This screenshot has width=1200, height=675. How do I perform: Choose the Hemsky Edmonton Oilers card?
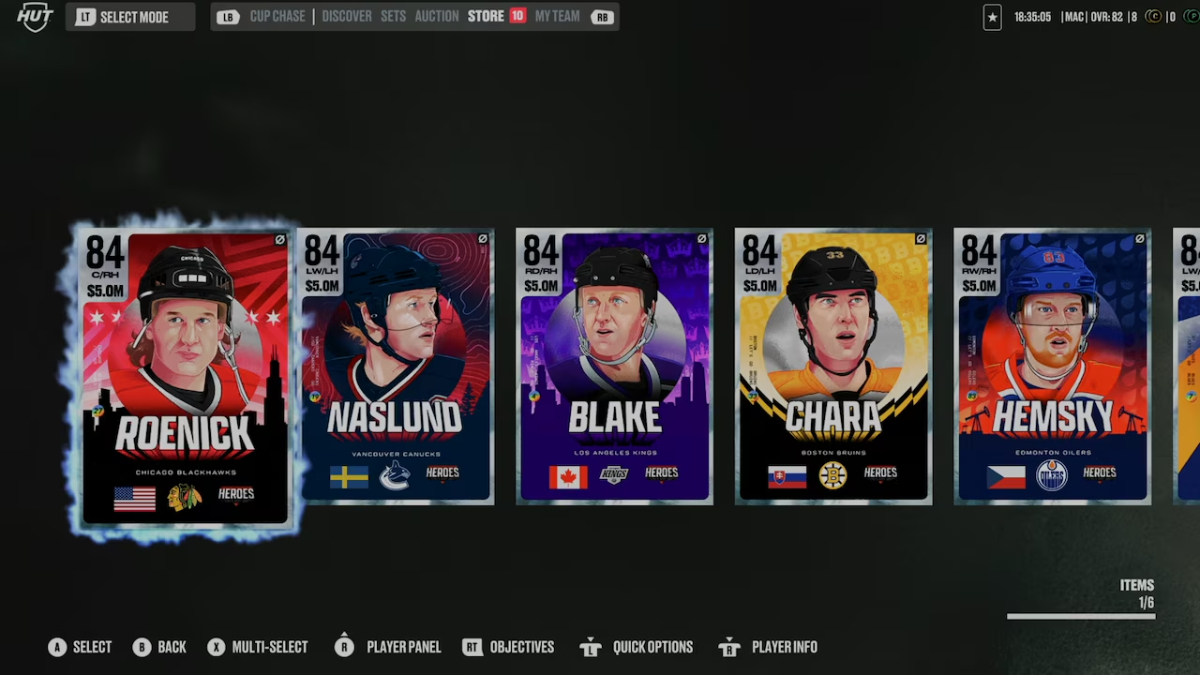[x=1052, y=367]
